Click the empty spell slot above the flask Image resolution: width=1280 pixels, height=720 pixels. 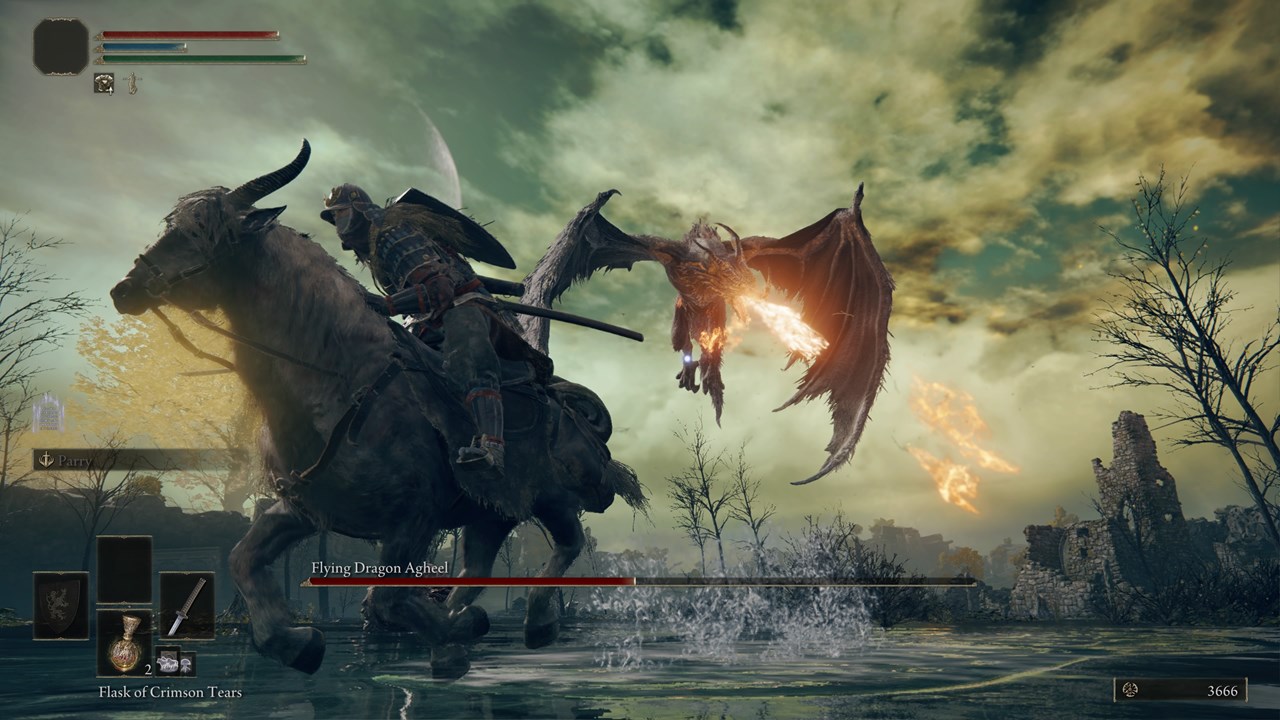124,569
